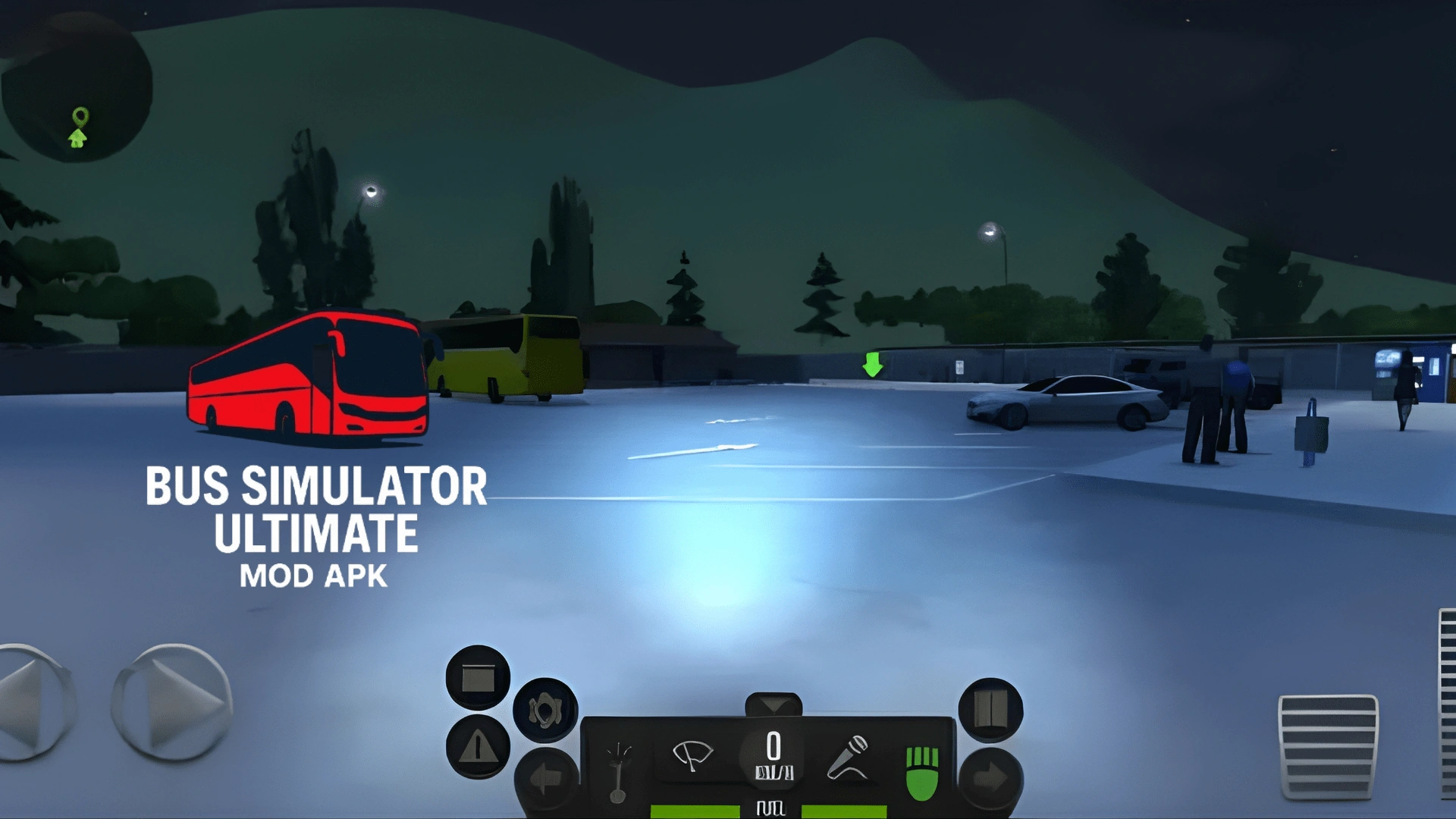Turn on the left turn signal

(x=544, y=778)
